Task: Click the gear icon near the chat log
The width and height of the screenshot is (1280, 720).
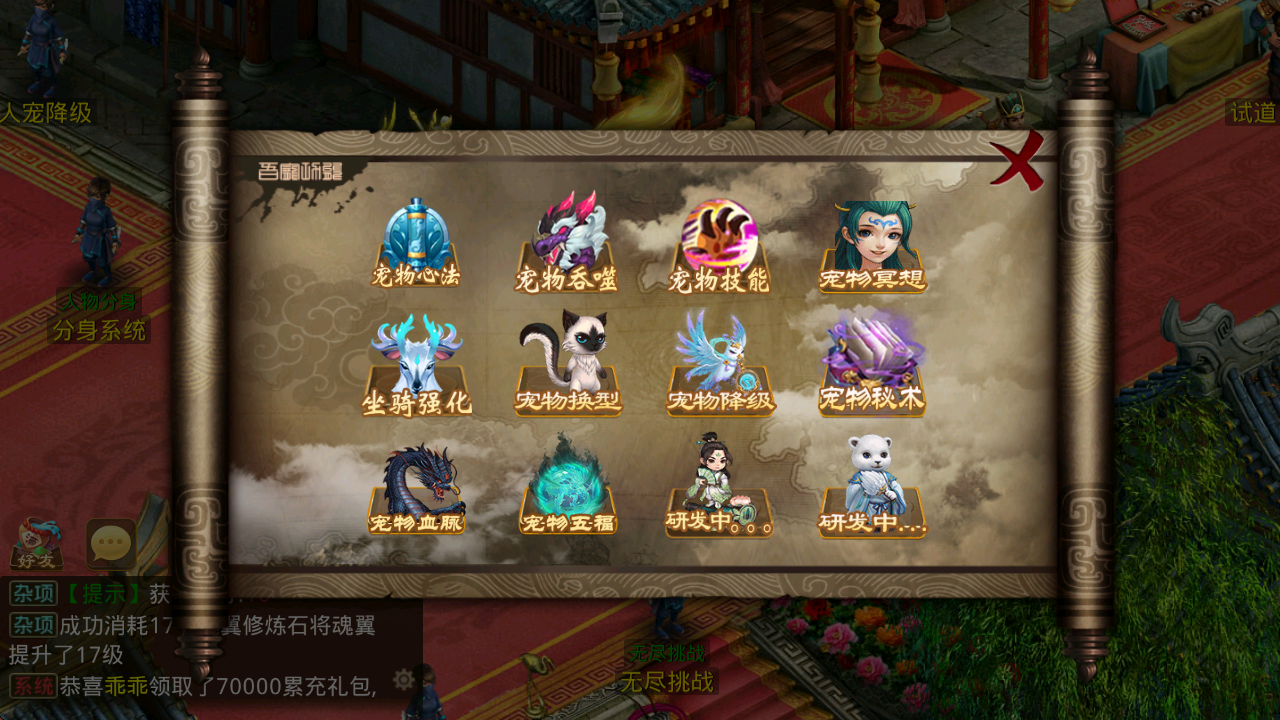Action: click(402, 679)
